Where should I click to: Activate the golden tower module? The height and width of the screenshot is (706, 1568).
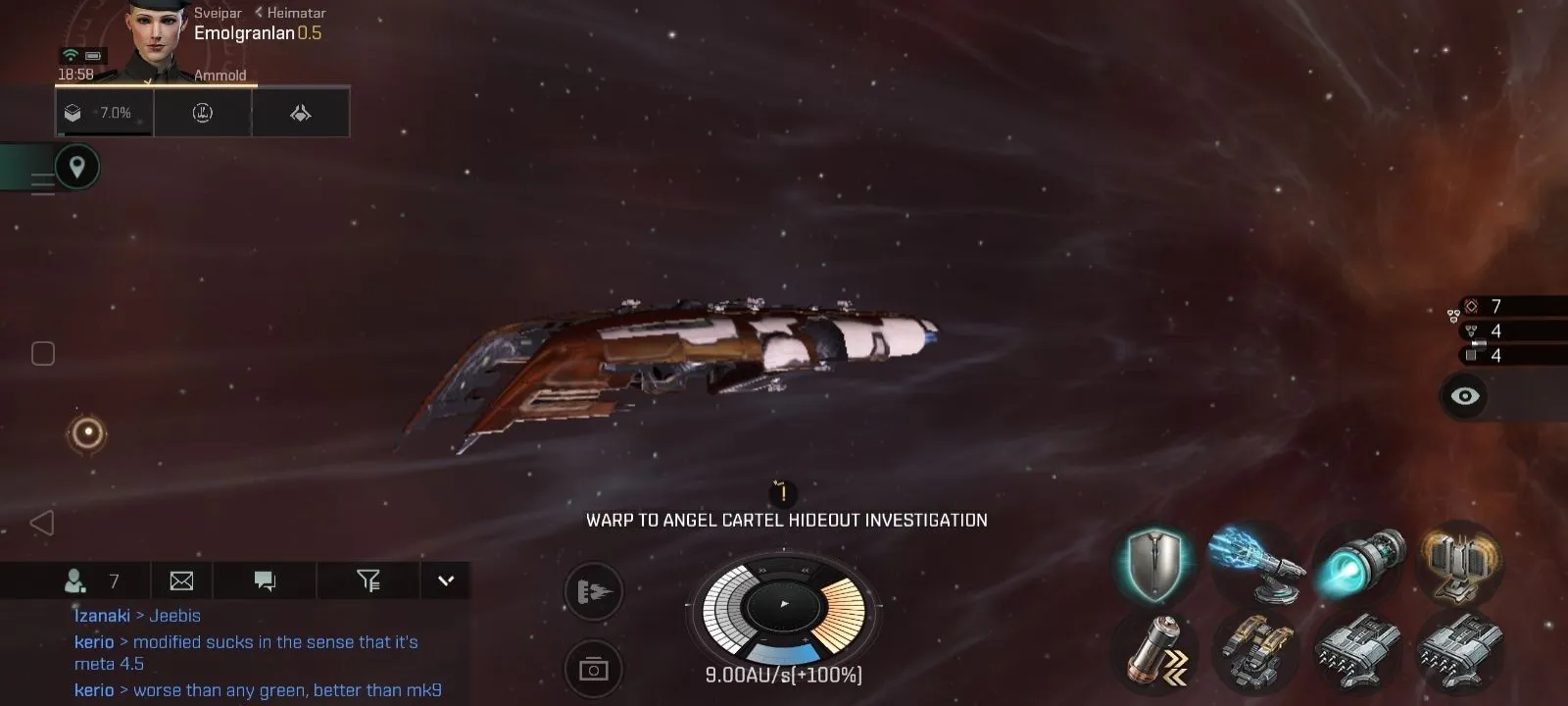coord(1460,564)
